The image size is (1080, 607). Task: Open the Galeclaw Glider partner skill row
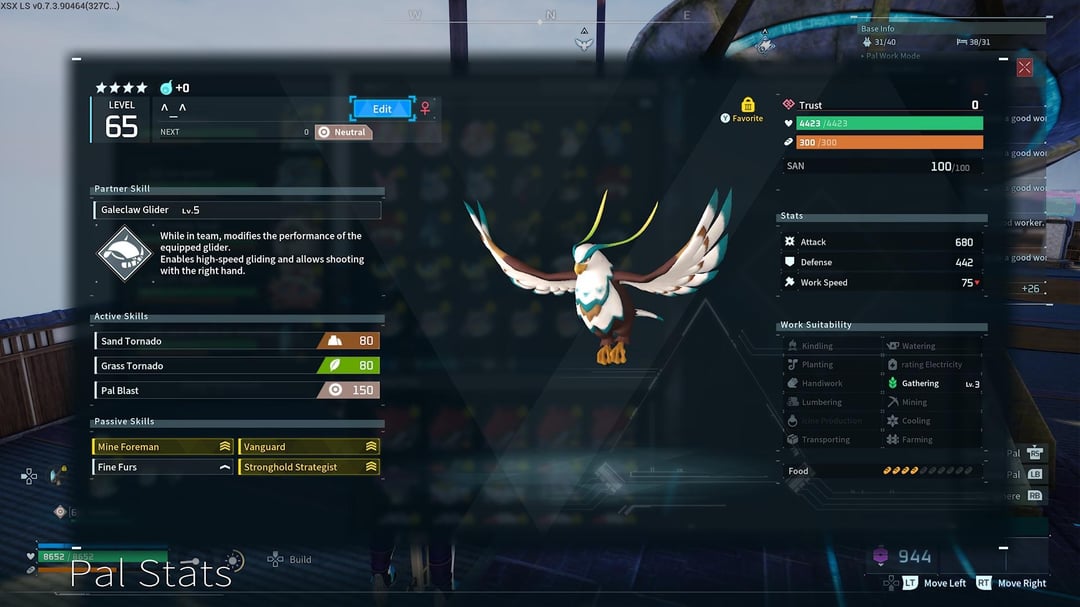[237, 210]
